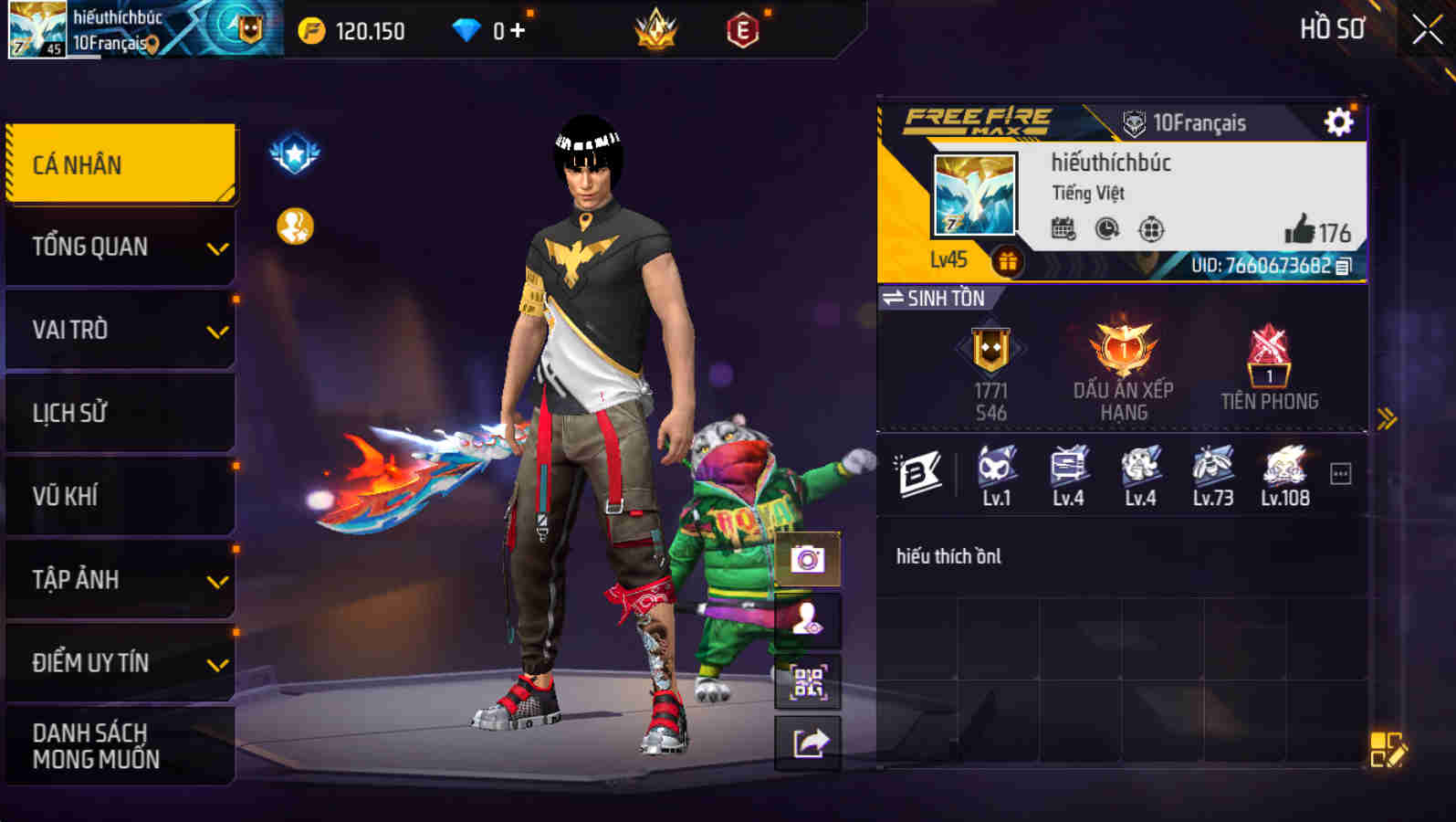Select the QR code icon

tap(807, 680)
